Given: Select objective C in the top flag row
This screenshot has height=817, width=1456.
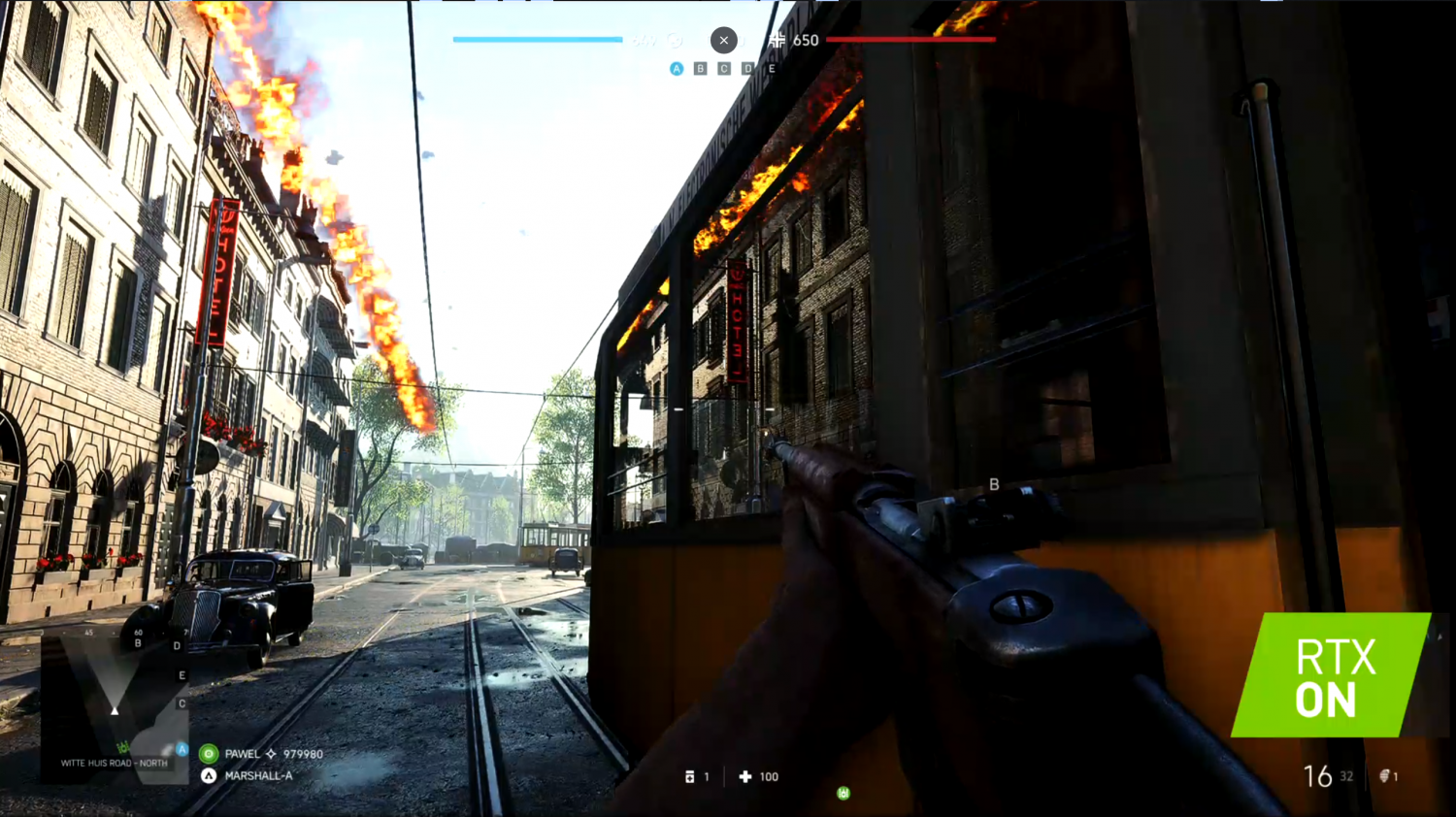Looking at the screenshot, I should [x=724, y=69].
